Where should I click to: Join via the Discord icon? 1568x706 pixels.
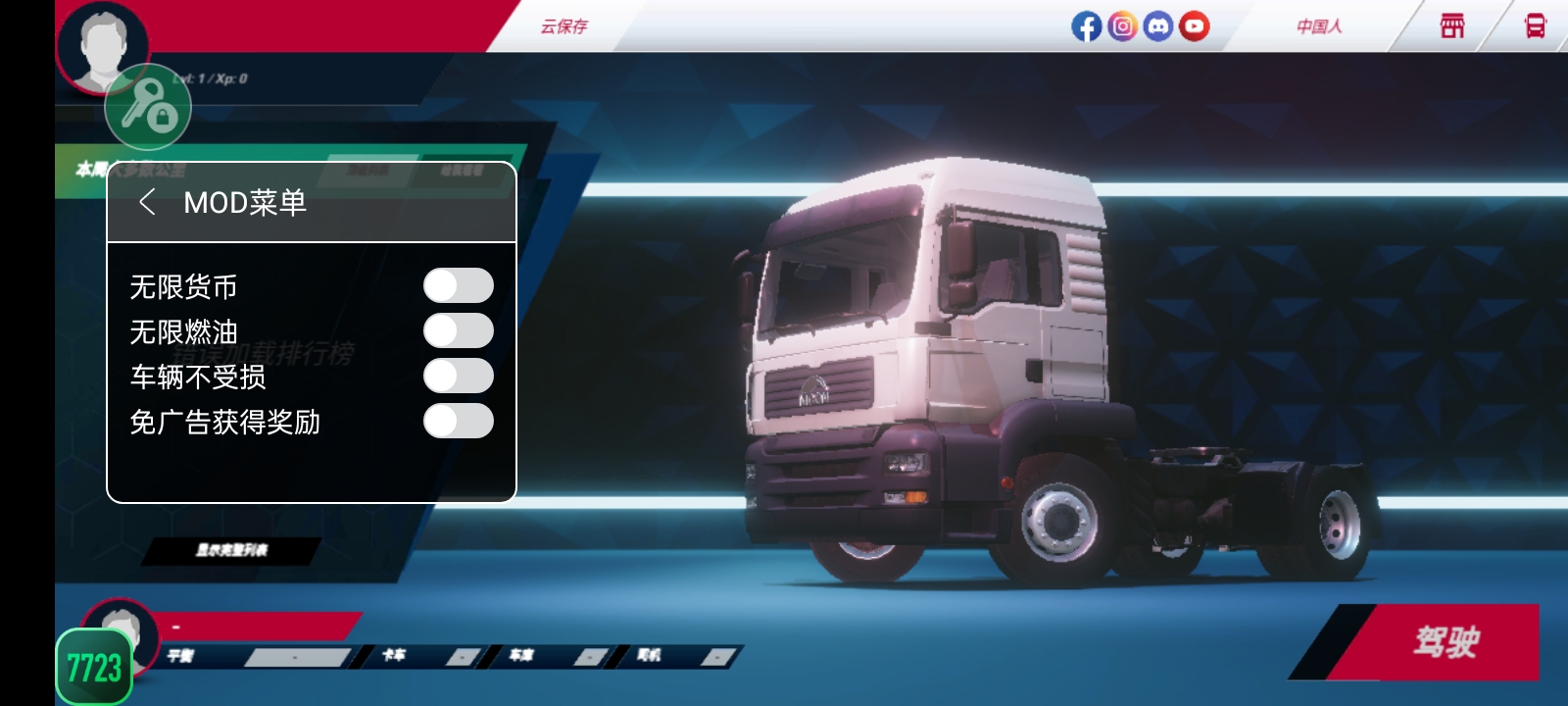click(1155, 26)
